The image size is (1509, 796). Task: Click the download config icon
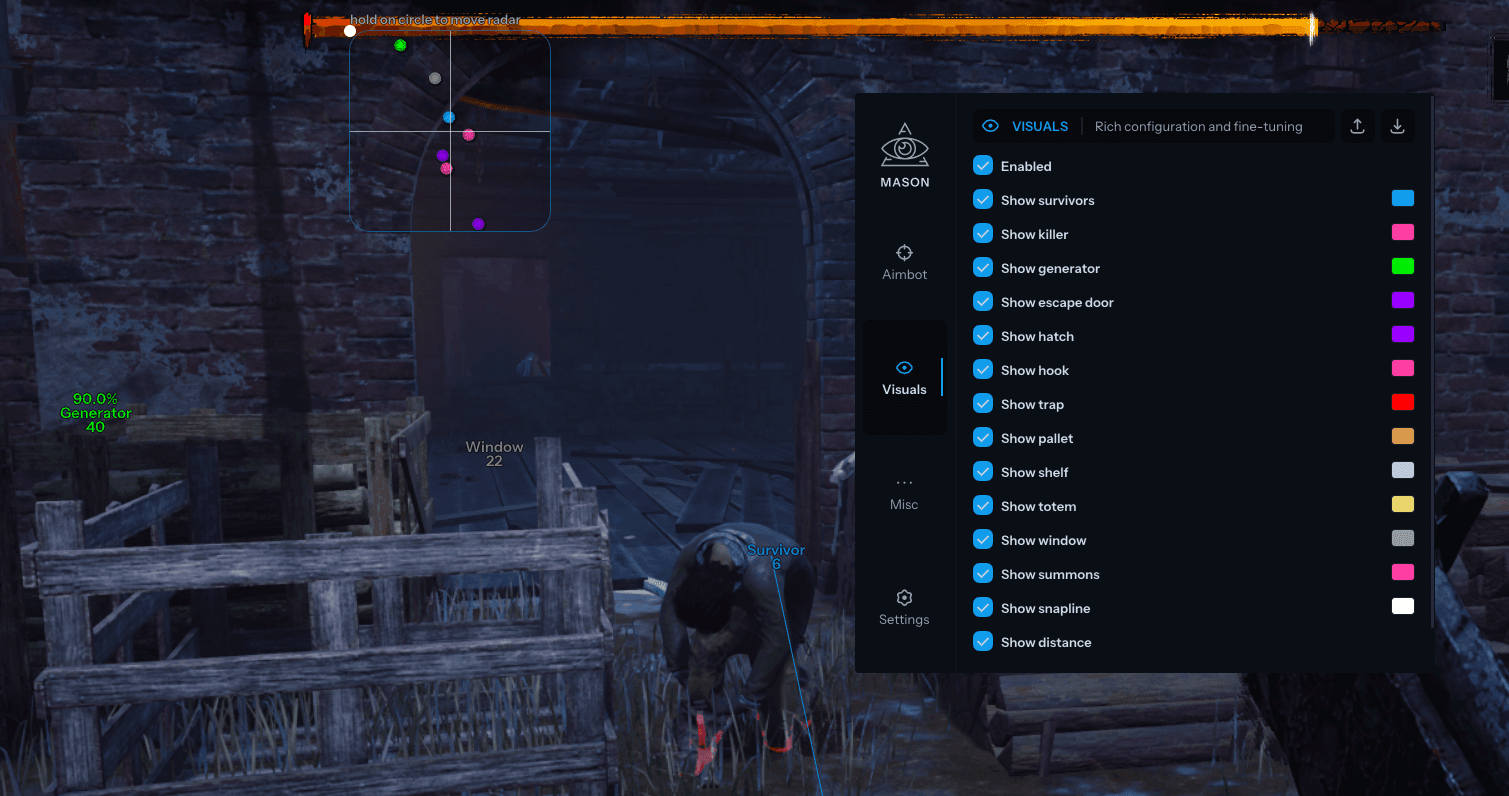1397,125
